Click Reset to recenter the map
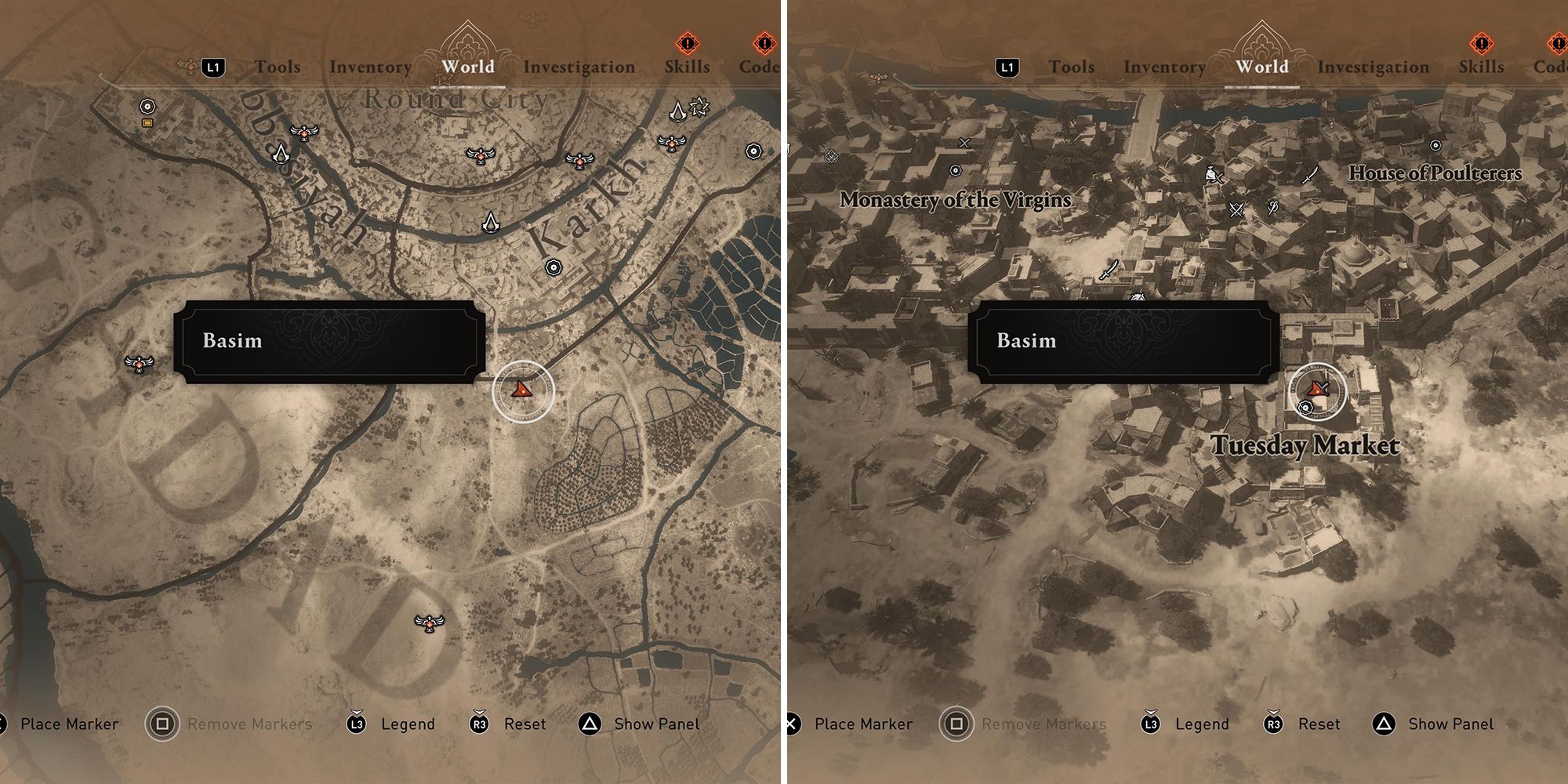Screen dimensions: 1568x784 tap(525, 724)
